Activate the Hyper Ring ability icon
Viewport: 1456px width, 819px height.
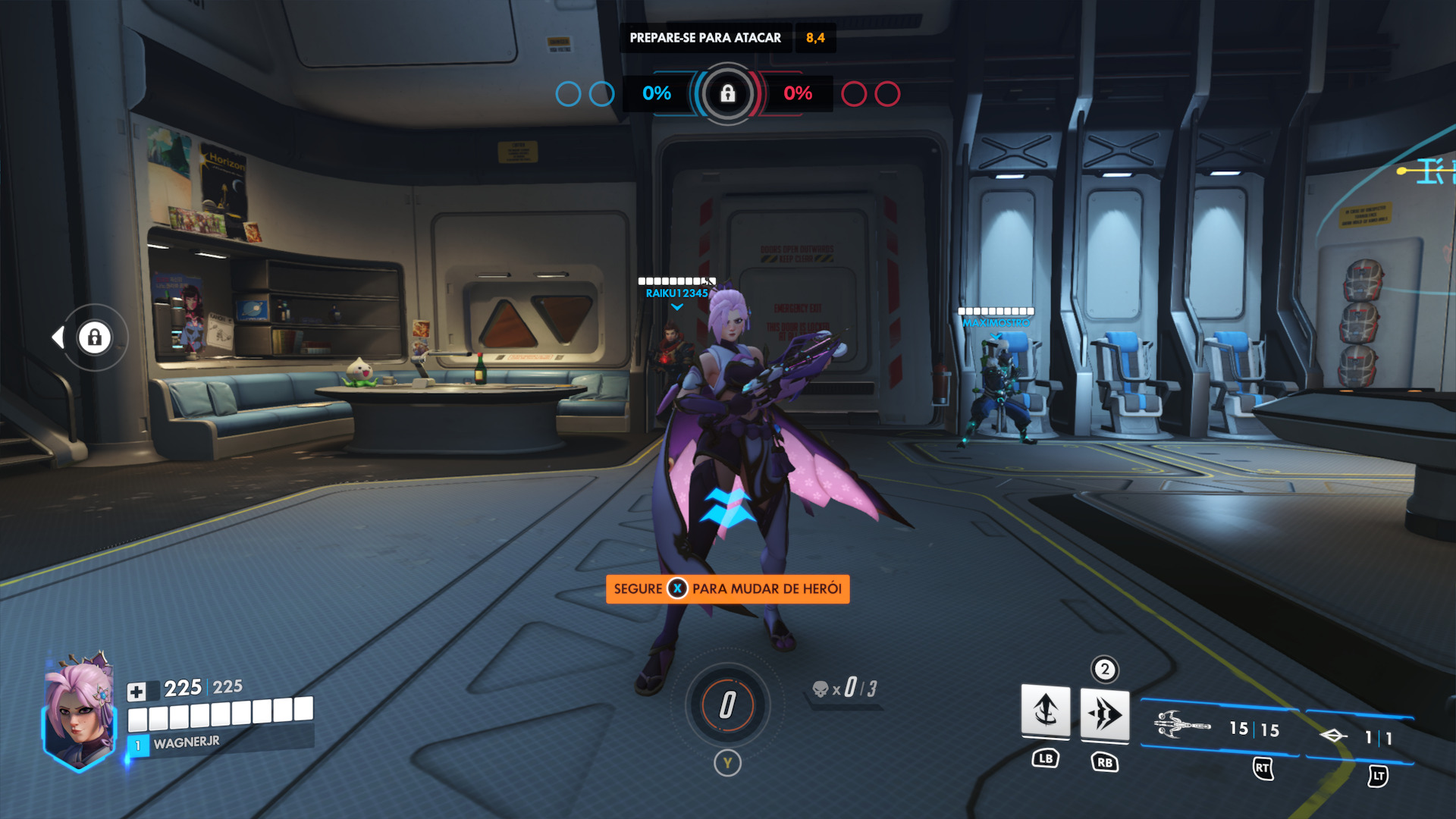pos(1104,714)
